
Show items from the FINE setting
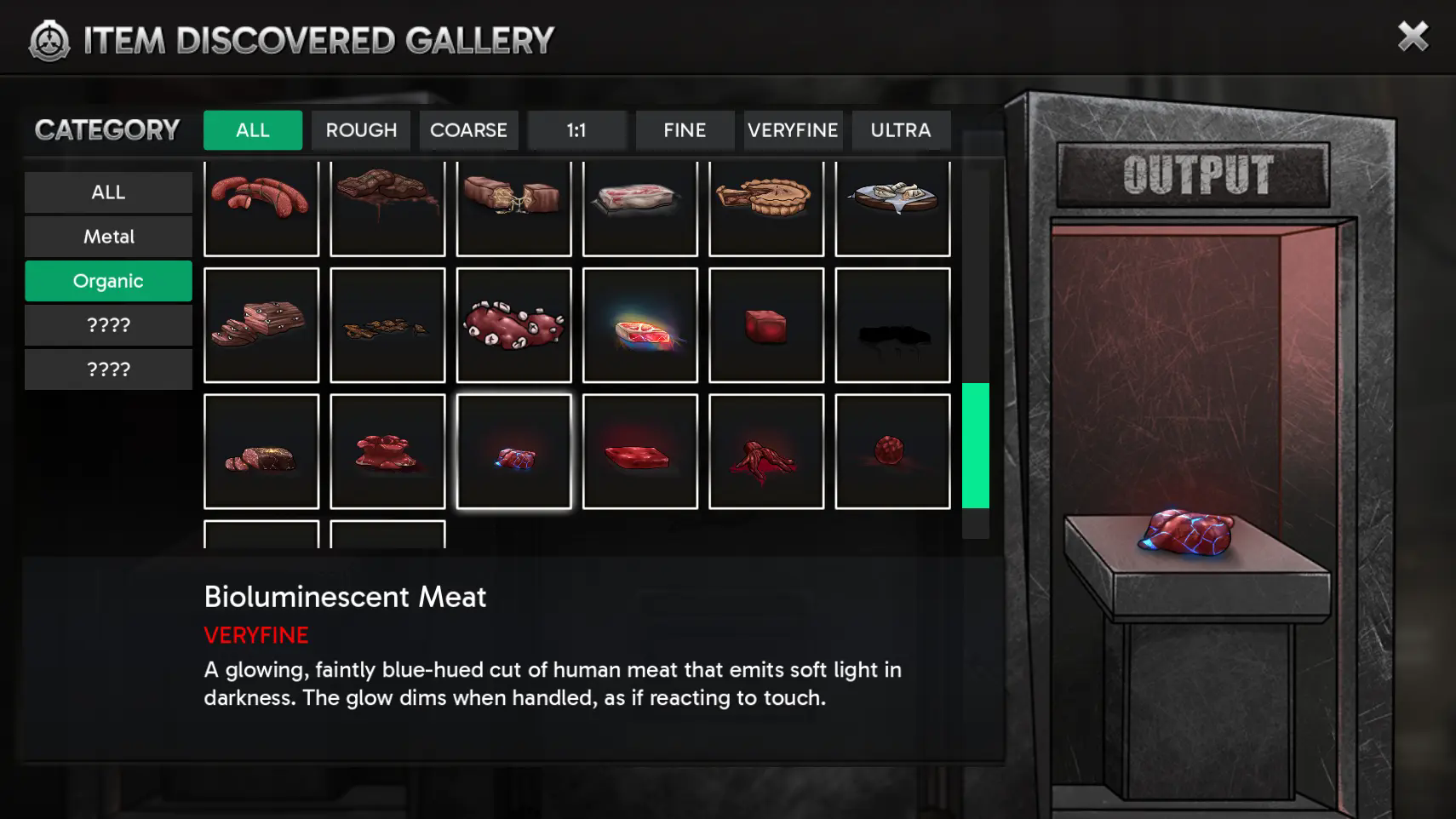pos(685,130)
